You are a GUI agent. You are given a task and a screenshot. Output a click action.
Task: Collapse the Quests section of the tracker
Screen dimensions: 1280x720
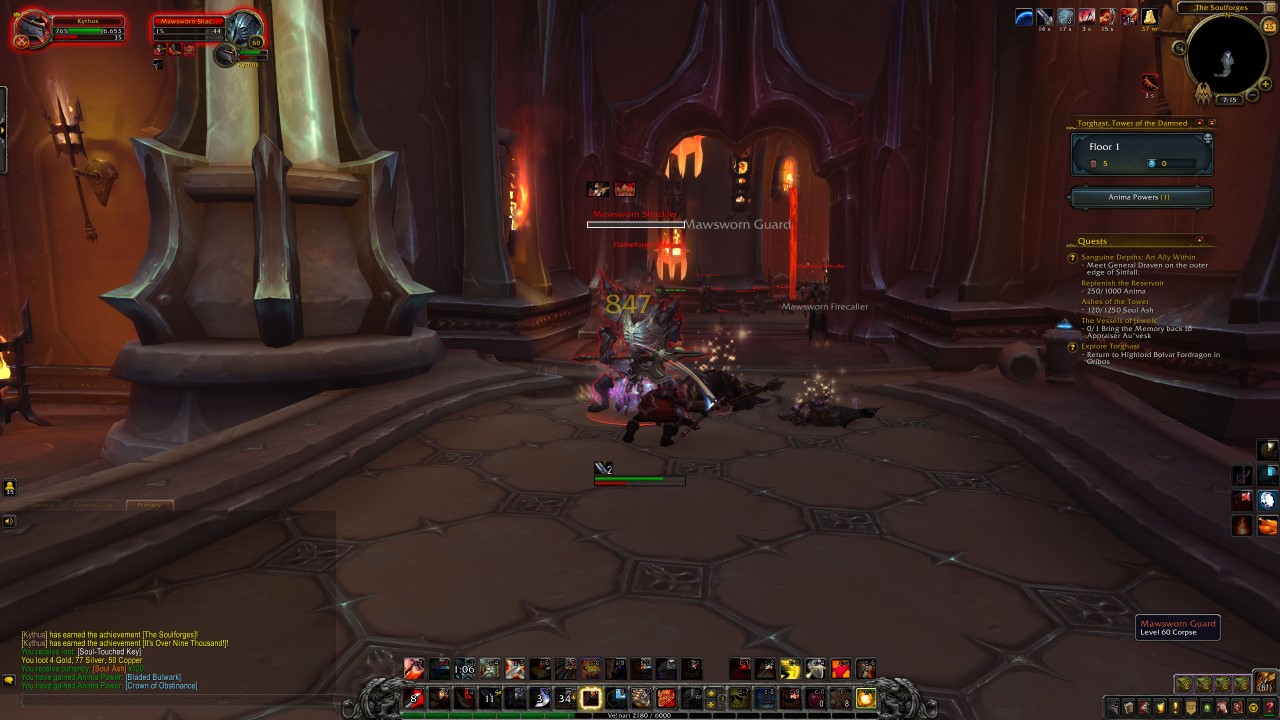(x=1199, y=239)
